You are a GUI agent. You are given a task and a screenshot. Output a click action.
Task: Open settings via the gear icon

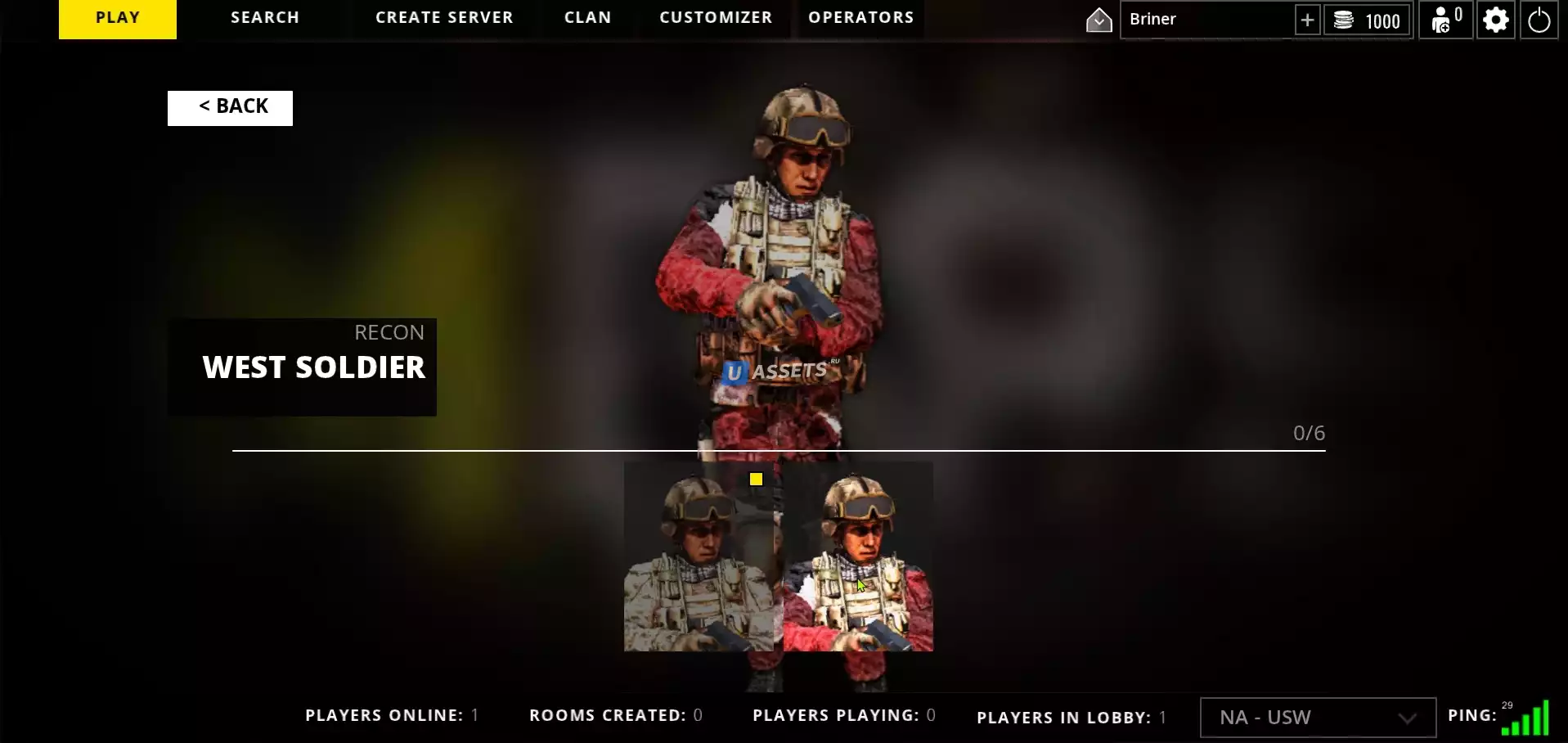[x=1495, y=20]
